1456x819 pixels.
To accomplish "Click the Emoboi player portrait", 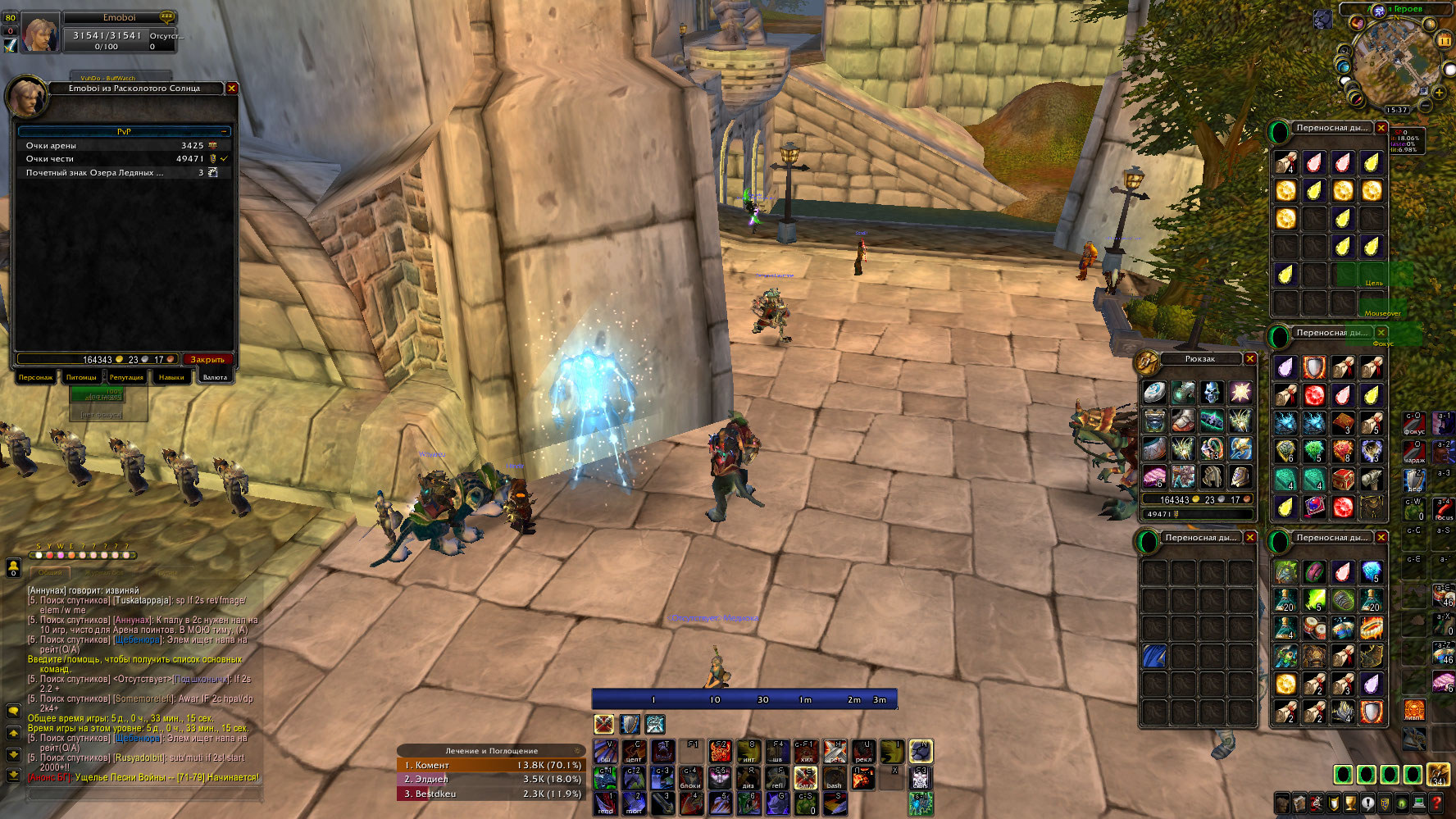I will (39, 33).
